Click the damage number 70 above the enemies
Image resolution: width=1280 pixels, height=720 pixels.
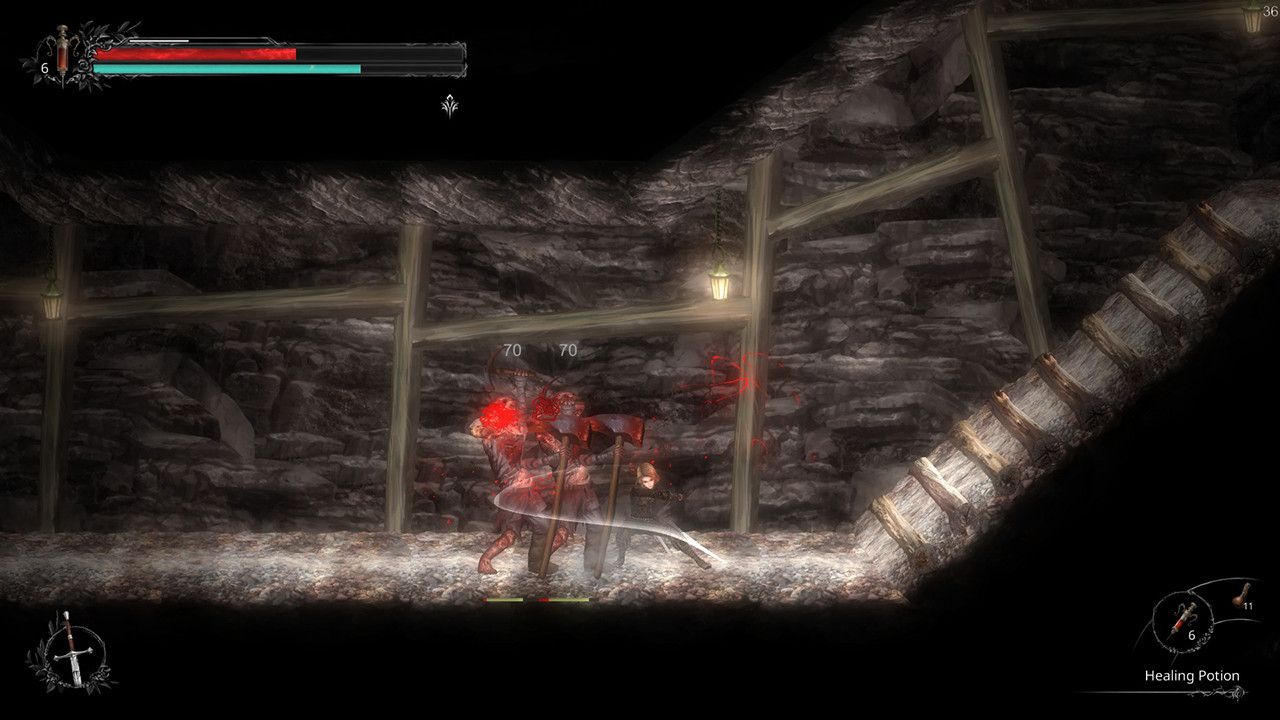point(512,350)
